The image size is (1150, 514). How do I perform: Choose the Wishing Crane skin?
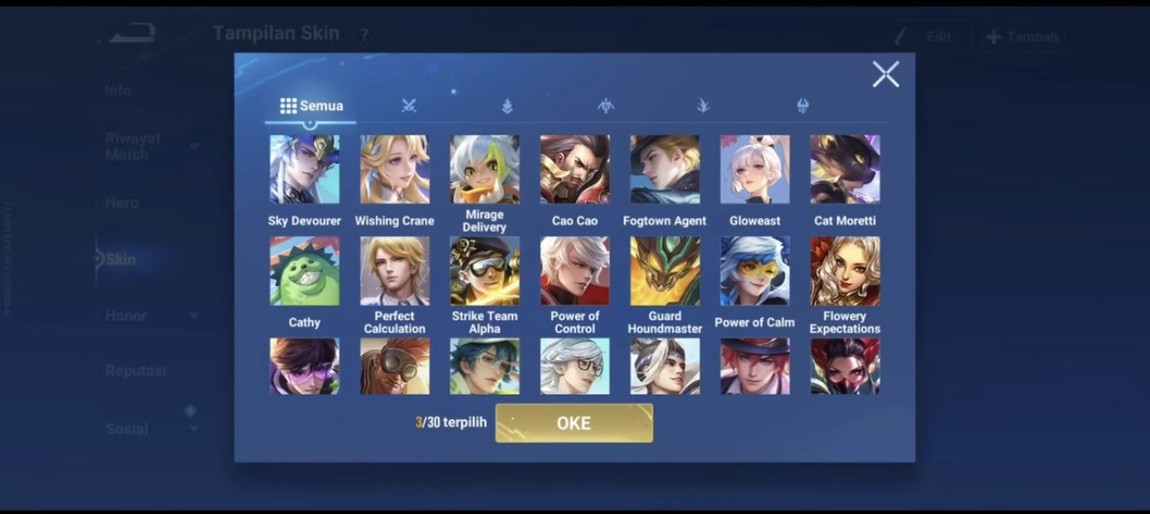pos(394,170)
